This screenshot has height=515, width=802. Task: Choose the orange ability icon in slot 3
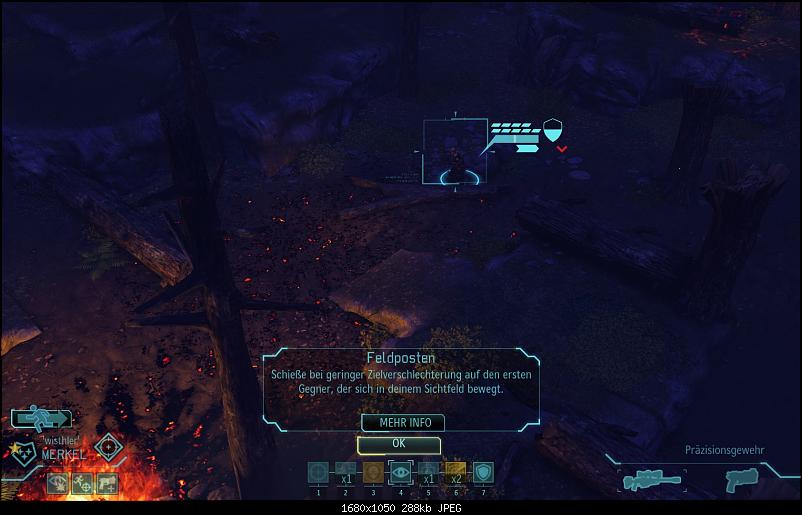[x=373, y=473]
